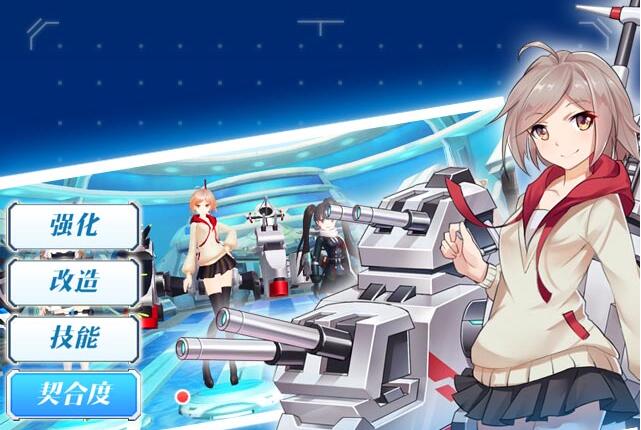Open the 强化 (Enhance) menu
This screenshot has width=641, height=430.
(x=73, y=227)
